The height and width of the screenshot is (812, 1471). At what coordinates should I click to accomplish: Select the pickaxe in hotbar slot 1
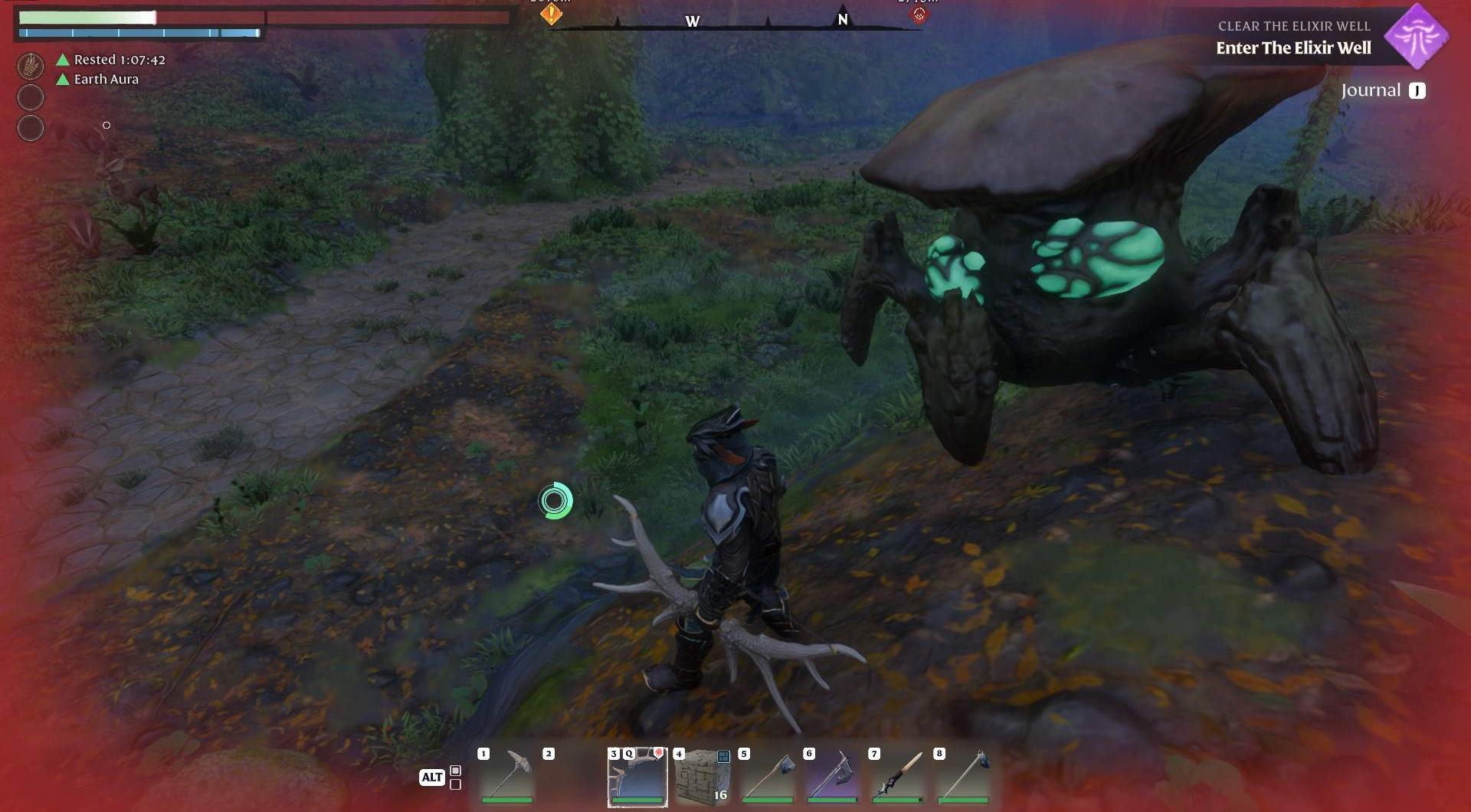[x=507, y=775]
